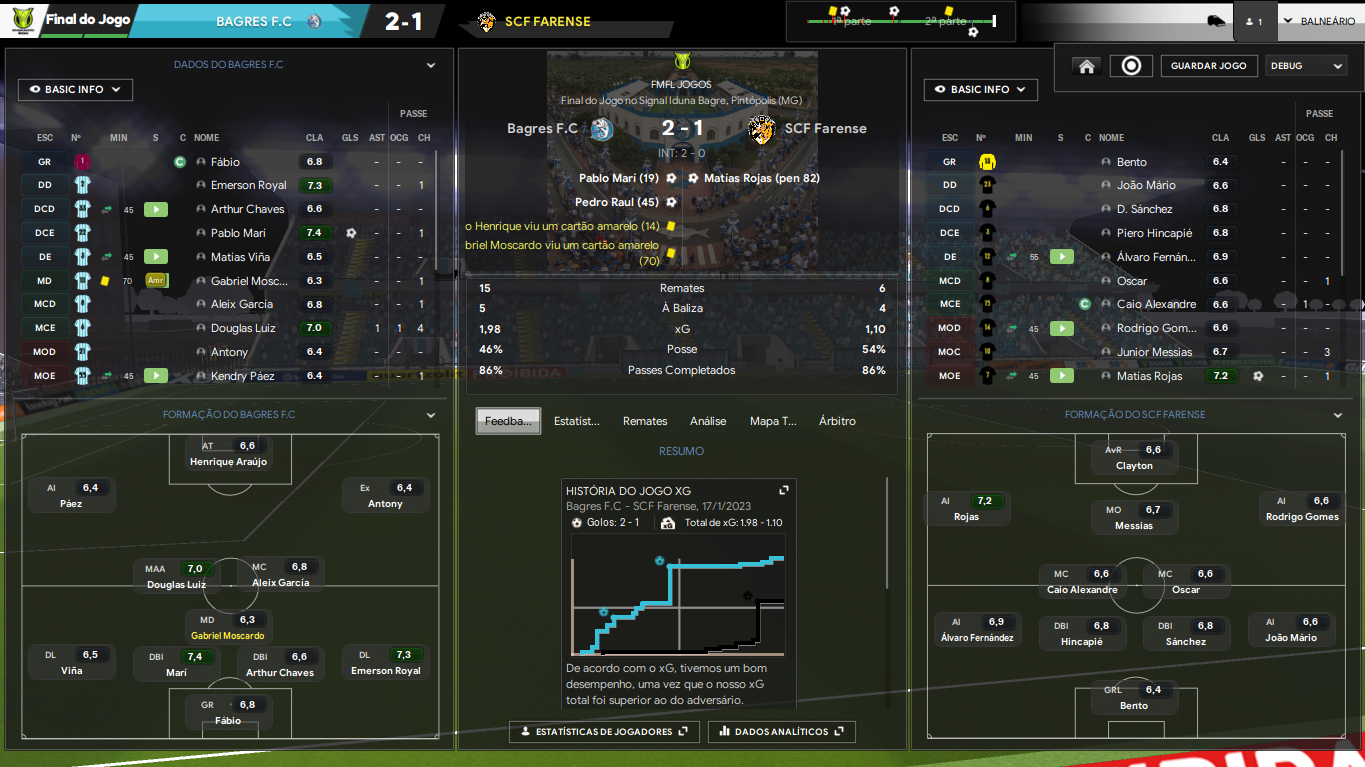Open Bagres F.C Basic Info dropdown
The image size is (1365, 767).
click(75, 90)
